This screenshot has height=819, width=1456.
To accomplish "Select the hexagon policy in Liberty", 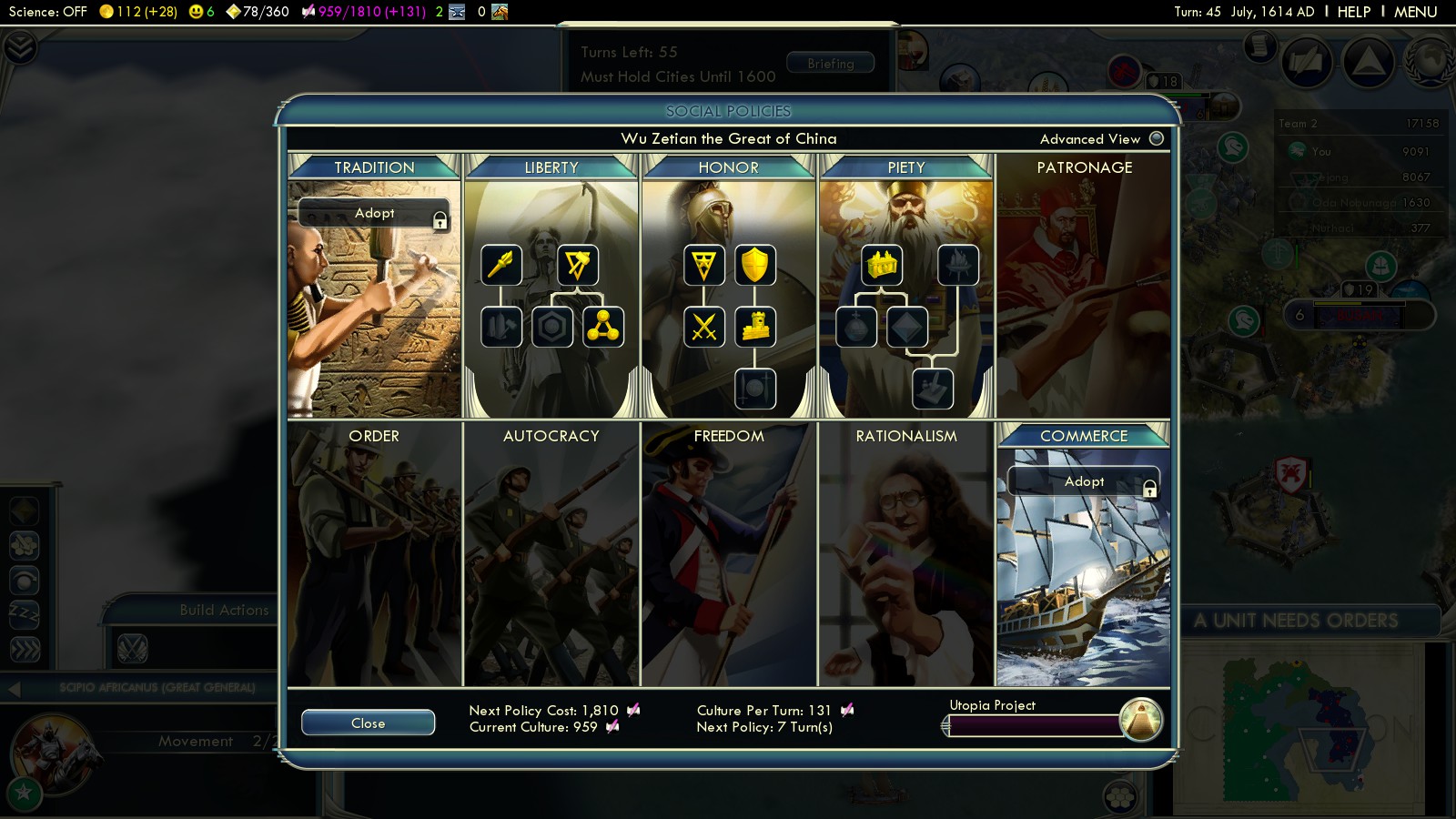I will [552, 328].
